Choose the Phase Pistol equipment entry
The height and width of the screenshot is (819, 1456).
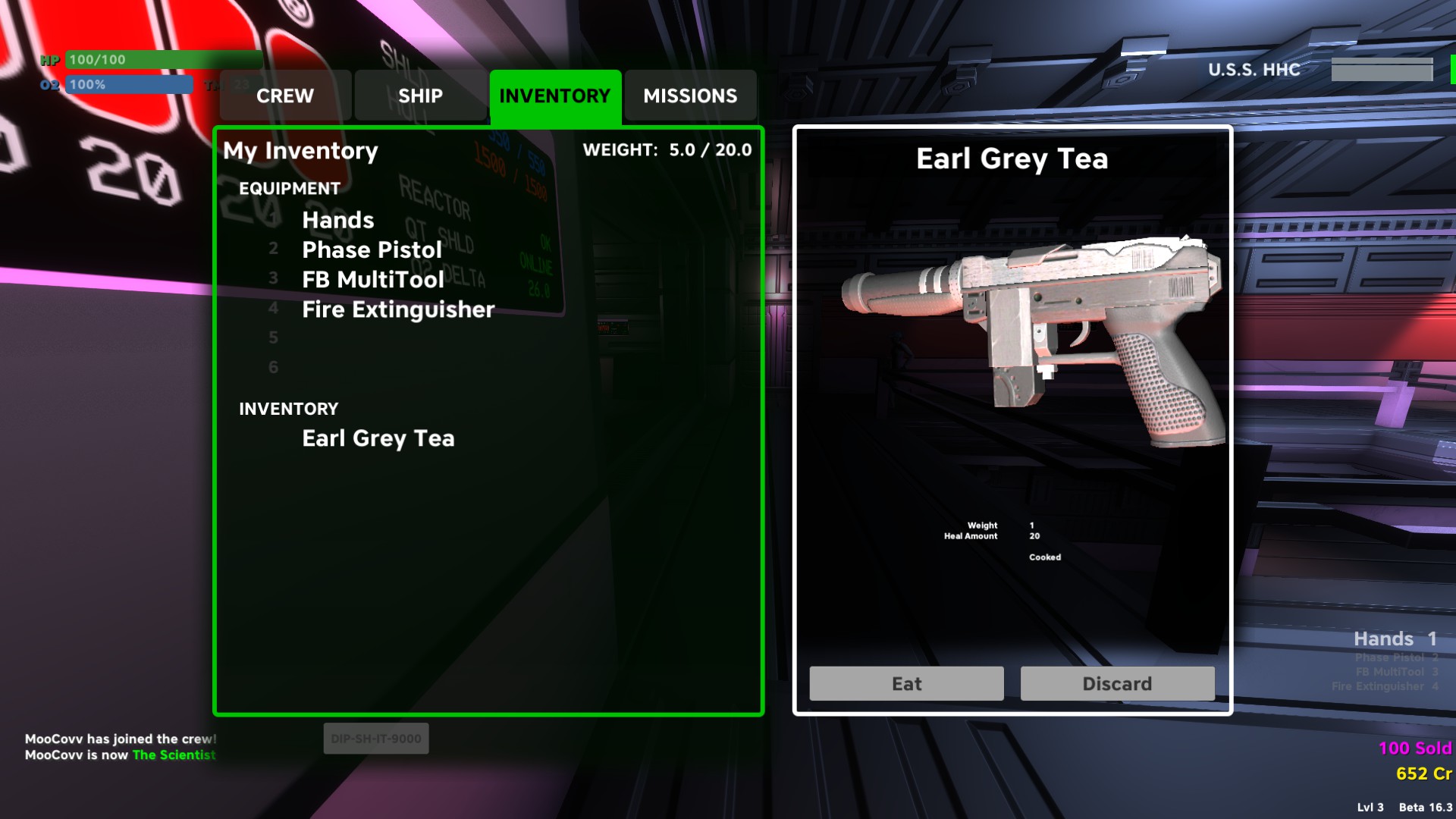[372, 249]
